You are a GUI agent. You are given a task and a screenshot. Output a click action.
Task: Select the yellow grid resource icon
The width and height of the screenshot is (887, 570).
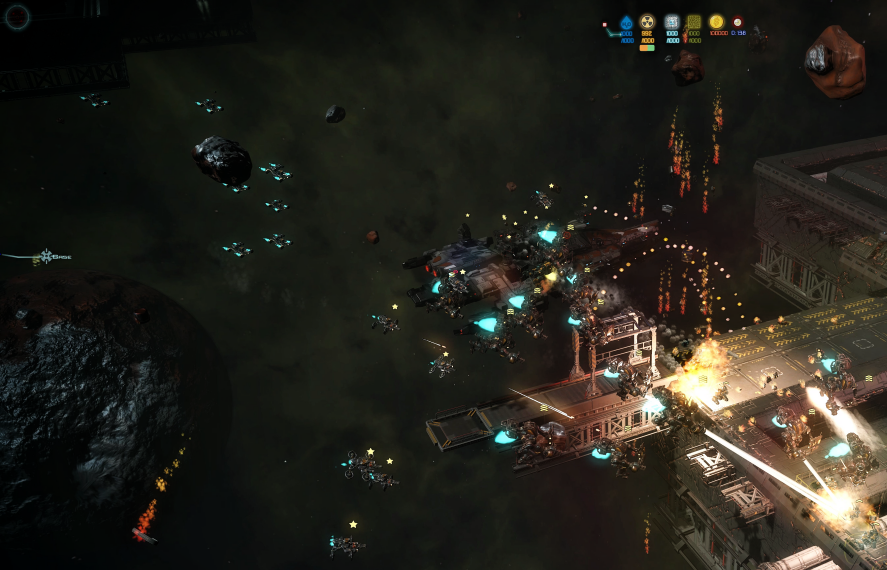[693, 22]
